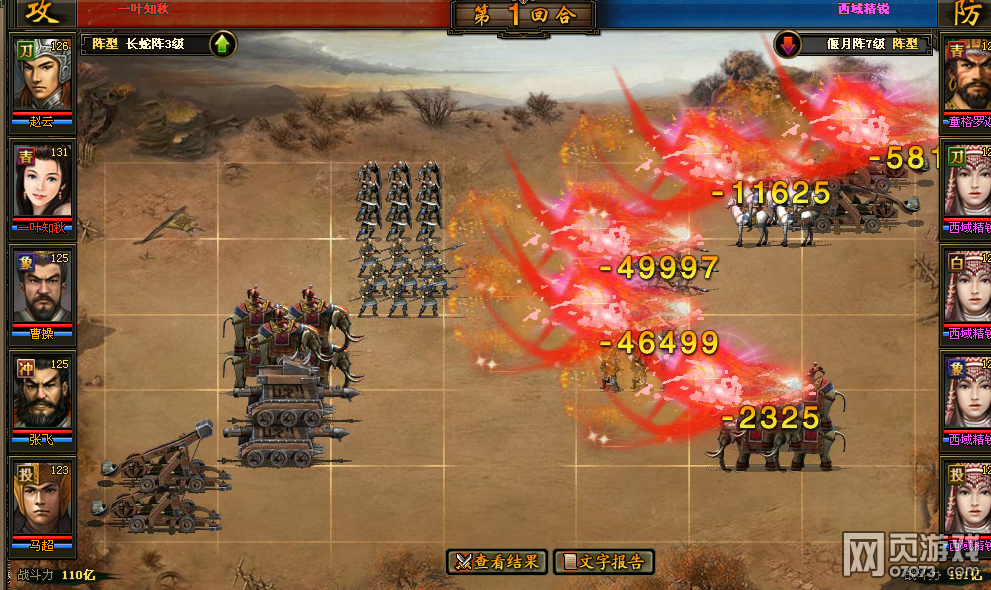Select the 西域精锐 portrait marked 刀

[967, 182]
